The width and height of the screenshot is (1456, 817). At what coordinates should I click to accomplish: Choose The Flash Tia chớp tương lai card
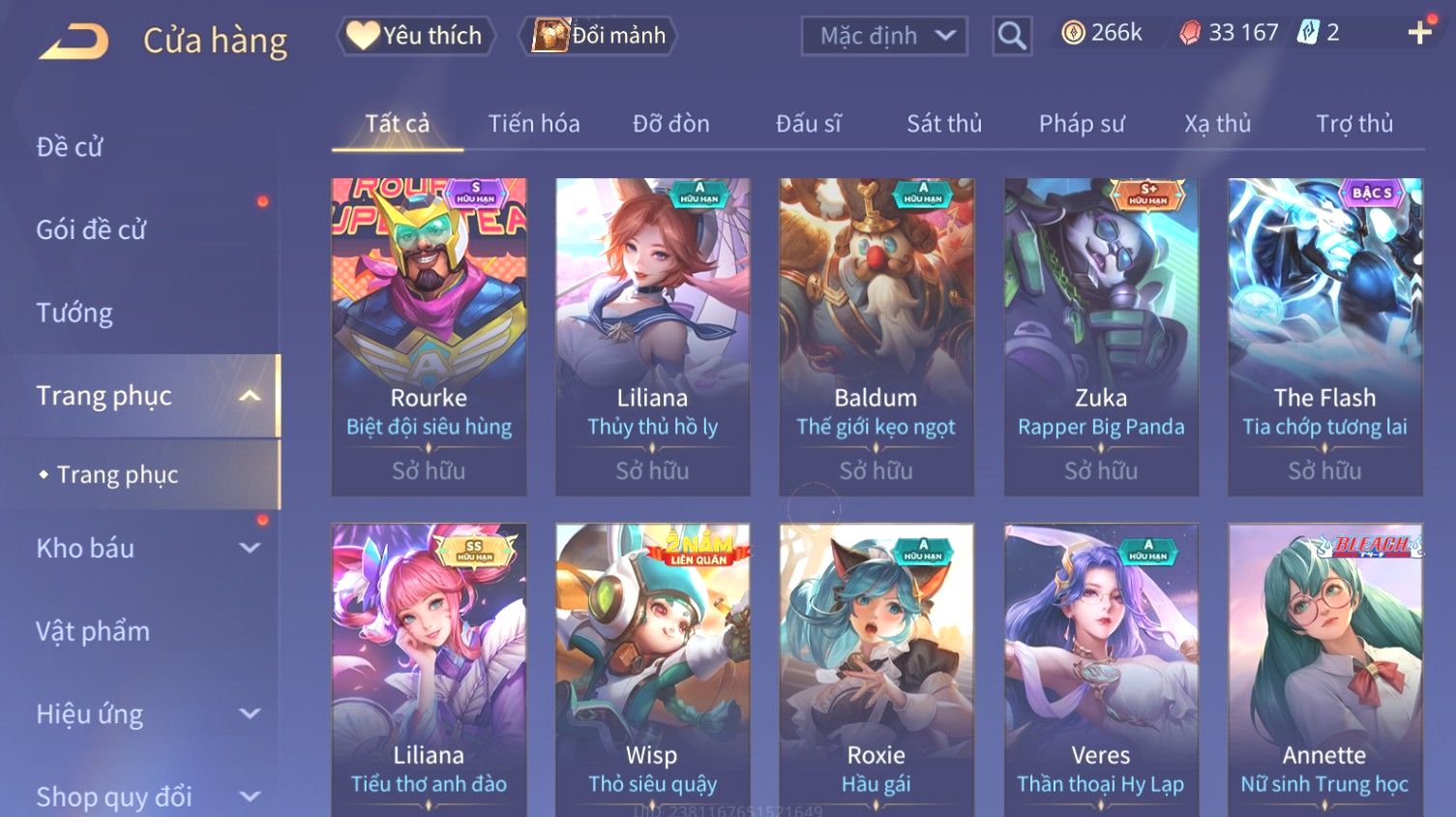pyautogui.click(x=1324, y=336)
